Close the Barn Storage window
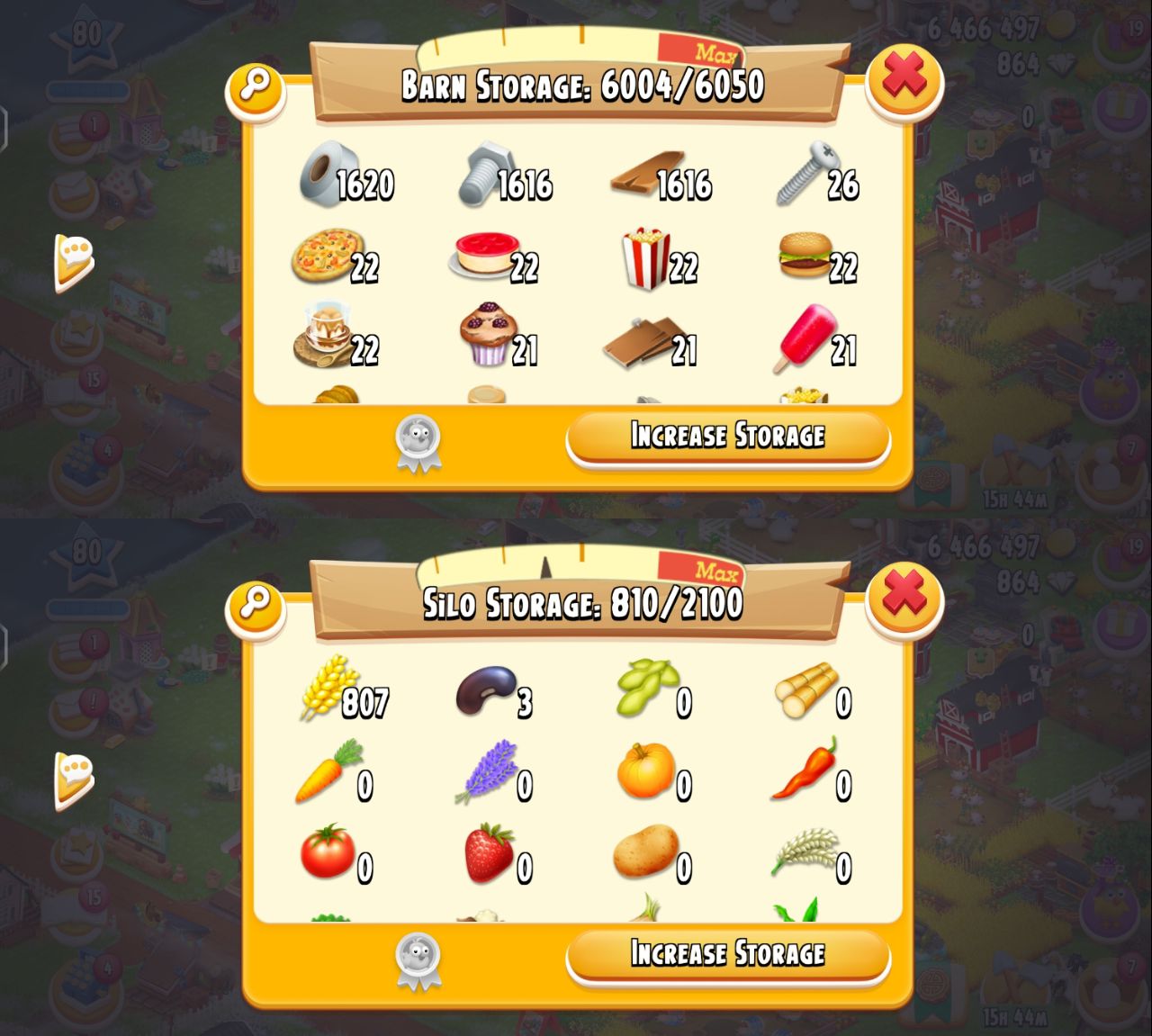 [904, 78]
